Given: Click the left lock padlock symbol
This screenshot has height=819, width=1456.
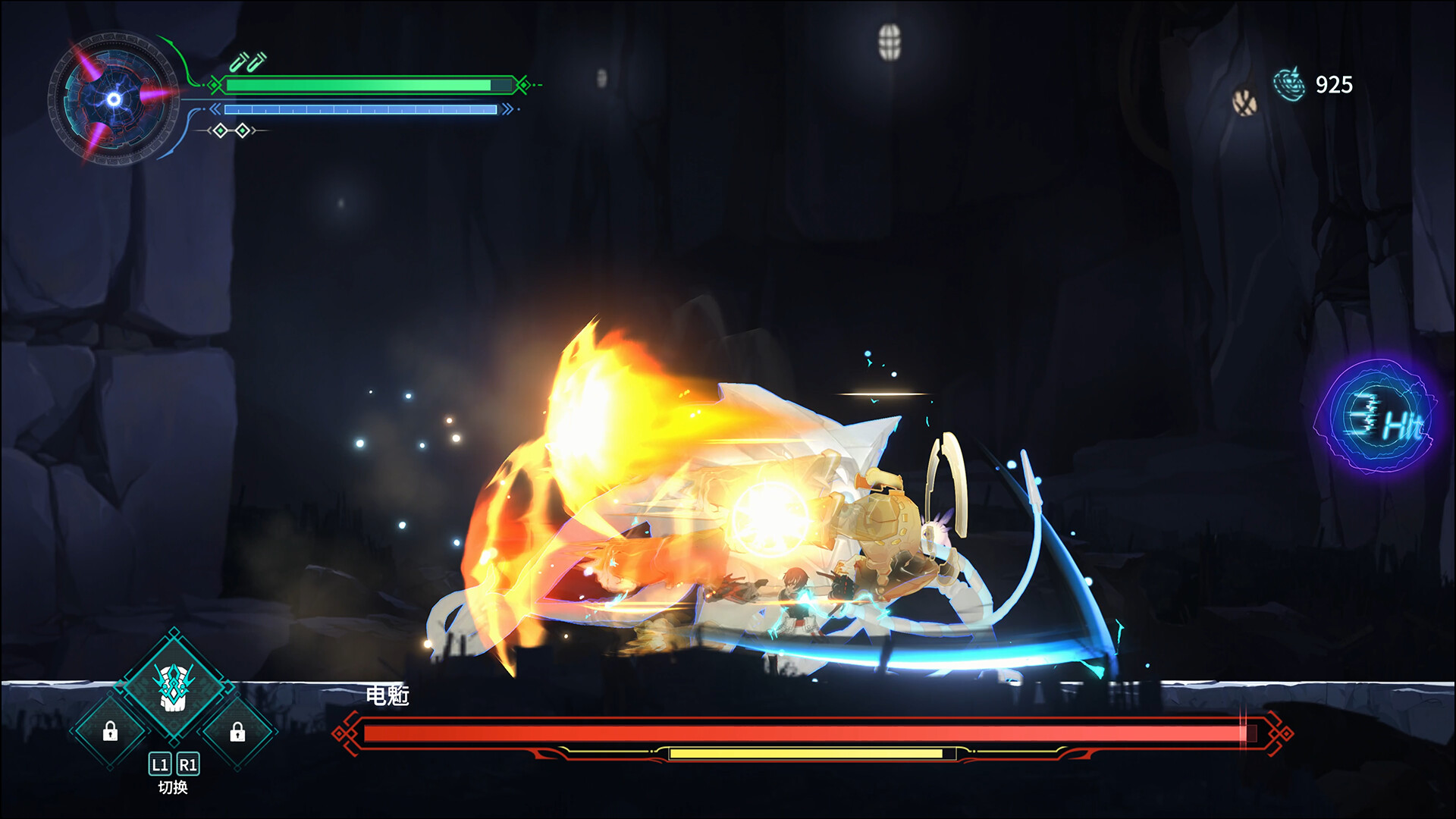Looking at the screenshot, I should point(111,731).
